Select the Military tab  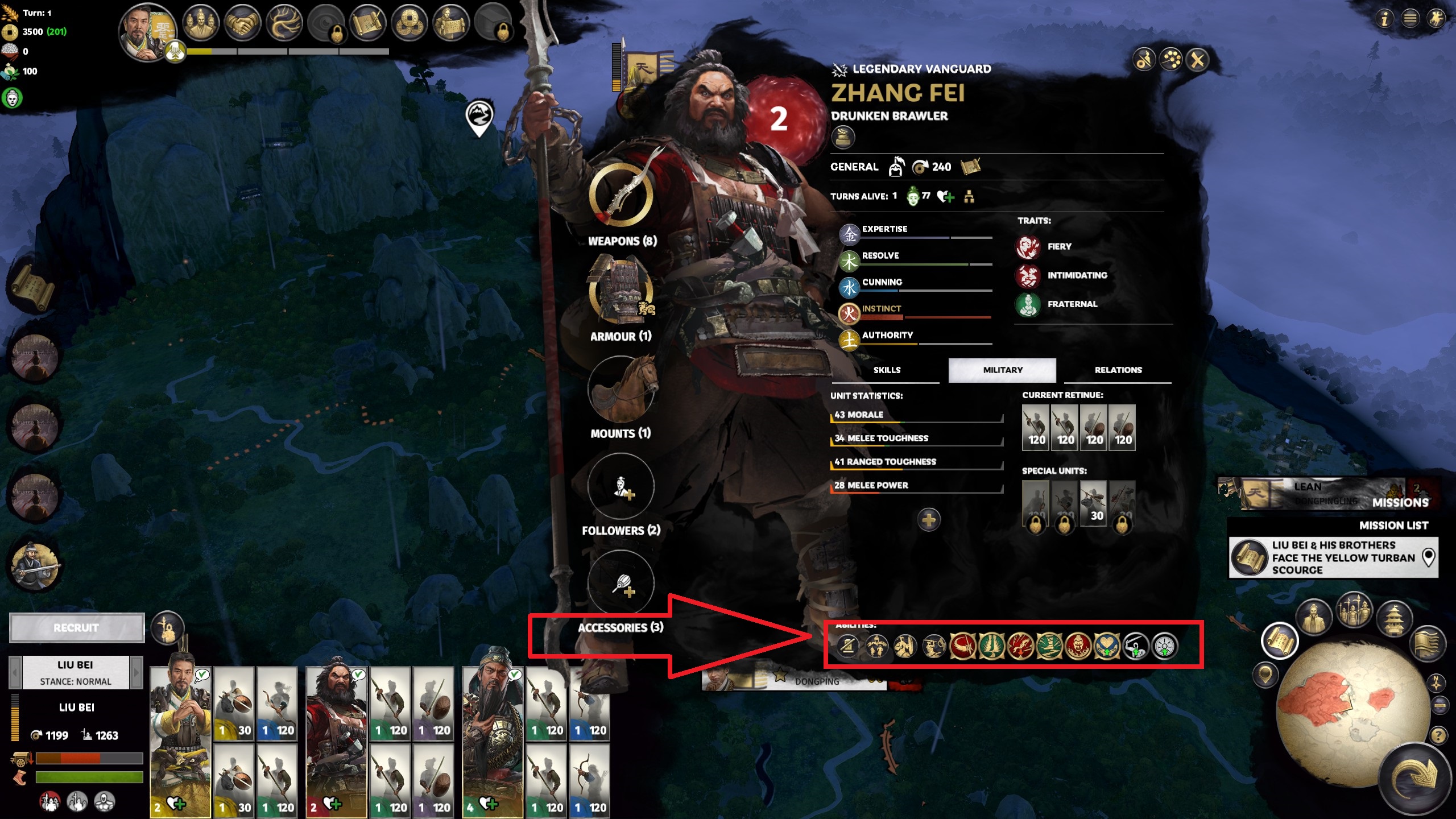click(x=1002, y=370)
